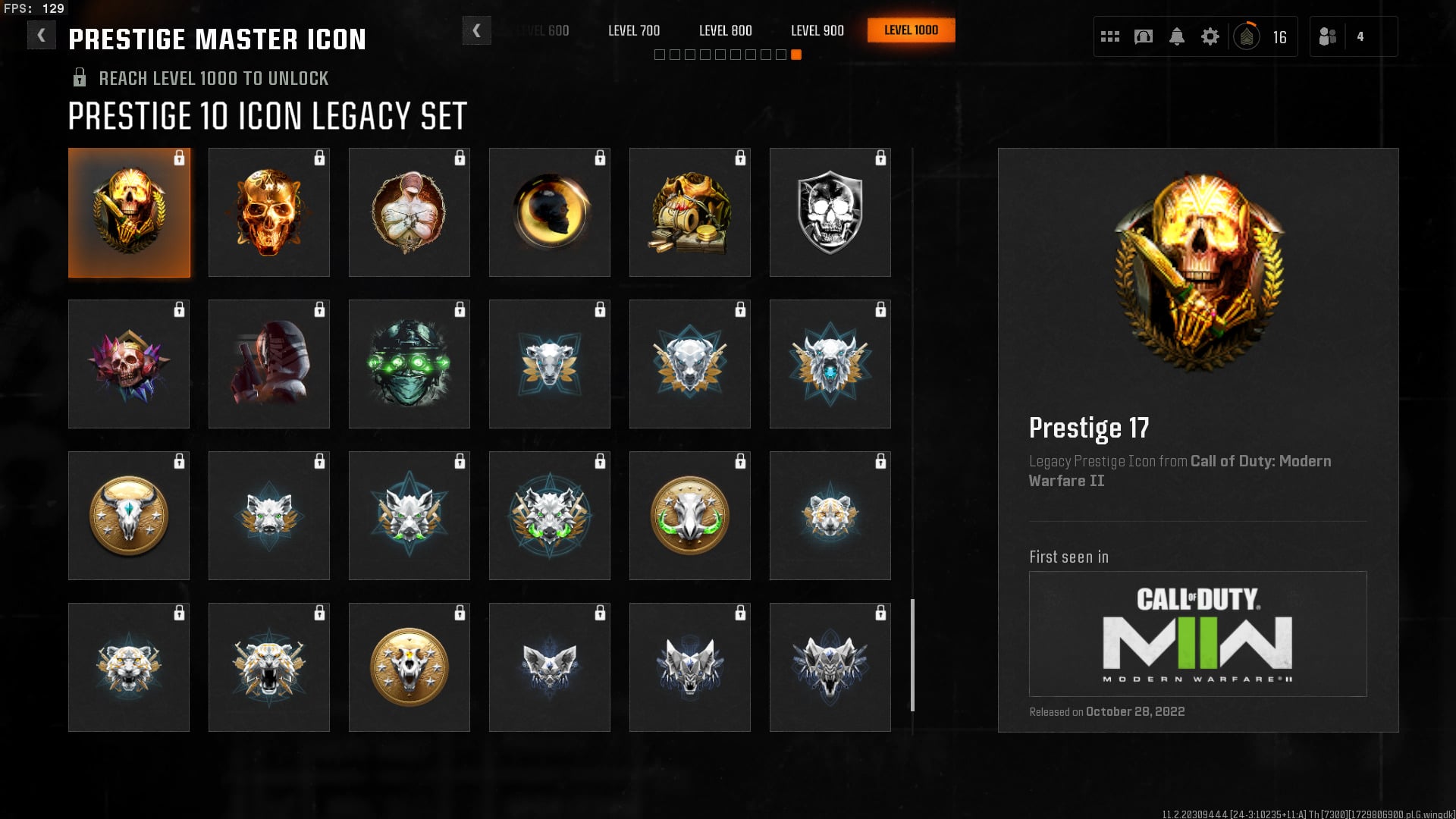The height and width of the screenshot is (819, 1456).
Task: Choose the flaming orange skull icon
Action: pos(269,212)
